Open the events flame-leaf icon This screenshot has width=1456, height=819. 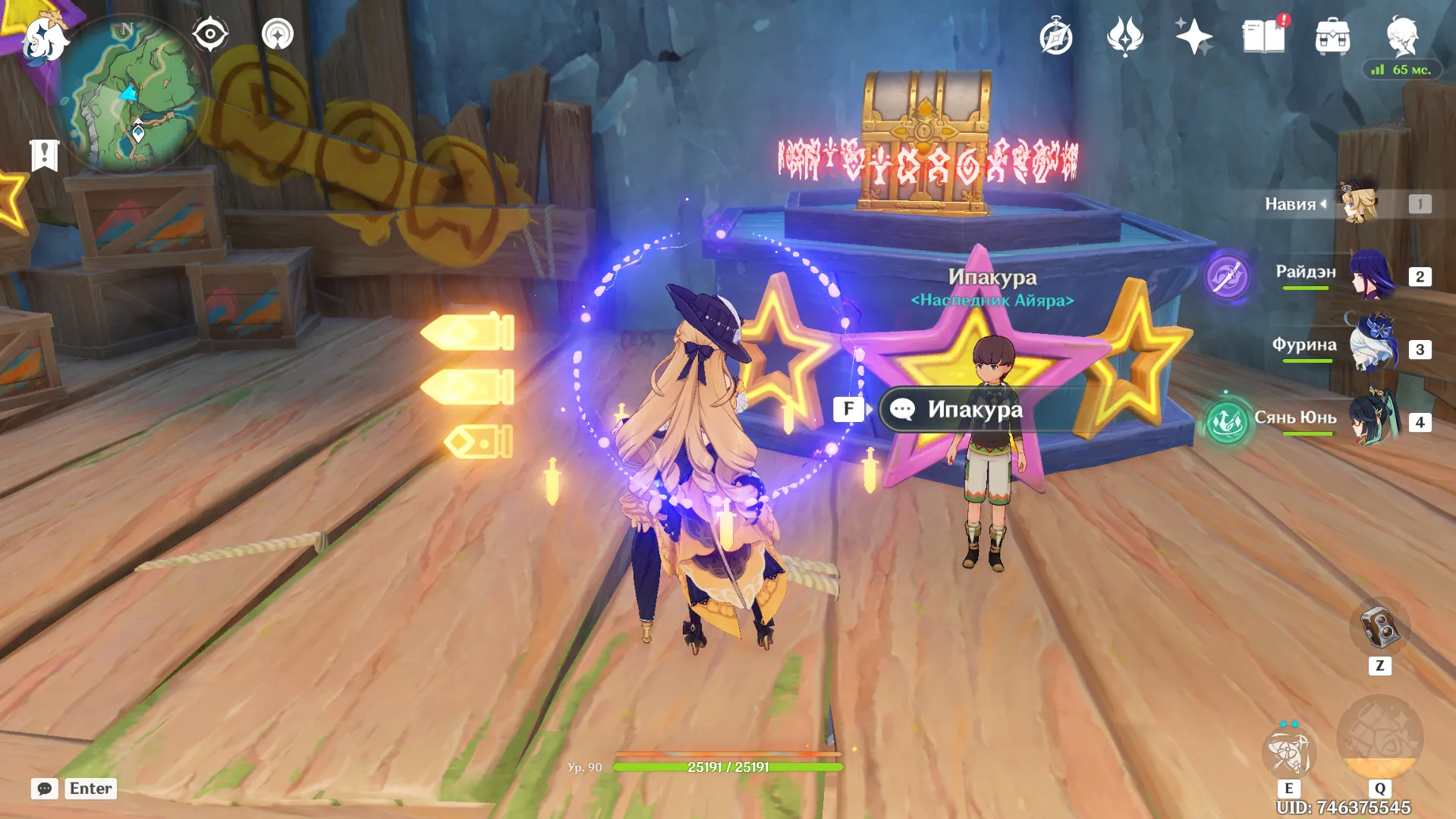[1124, 36]
